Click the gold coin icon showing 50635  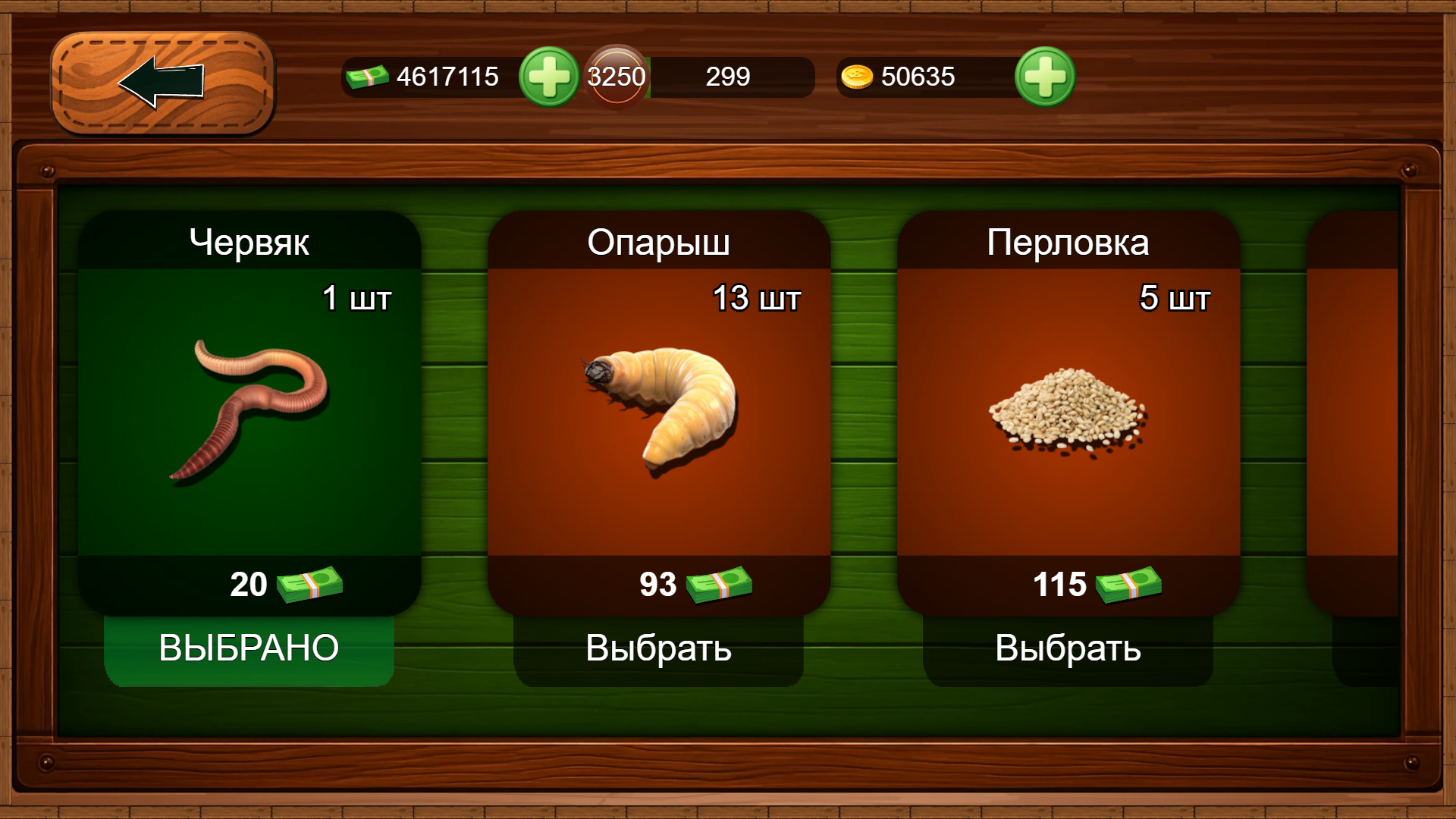(x=856, y=77)
